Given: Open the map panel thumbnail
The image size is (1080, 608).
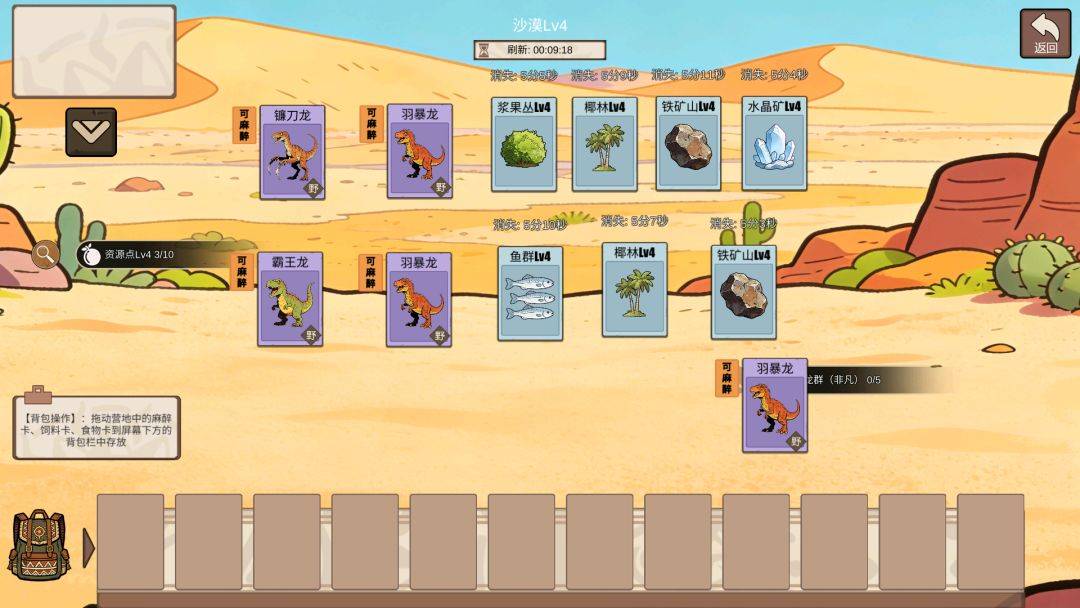Looking at the screenshot, I should tap(94, 51).
